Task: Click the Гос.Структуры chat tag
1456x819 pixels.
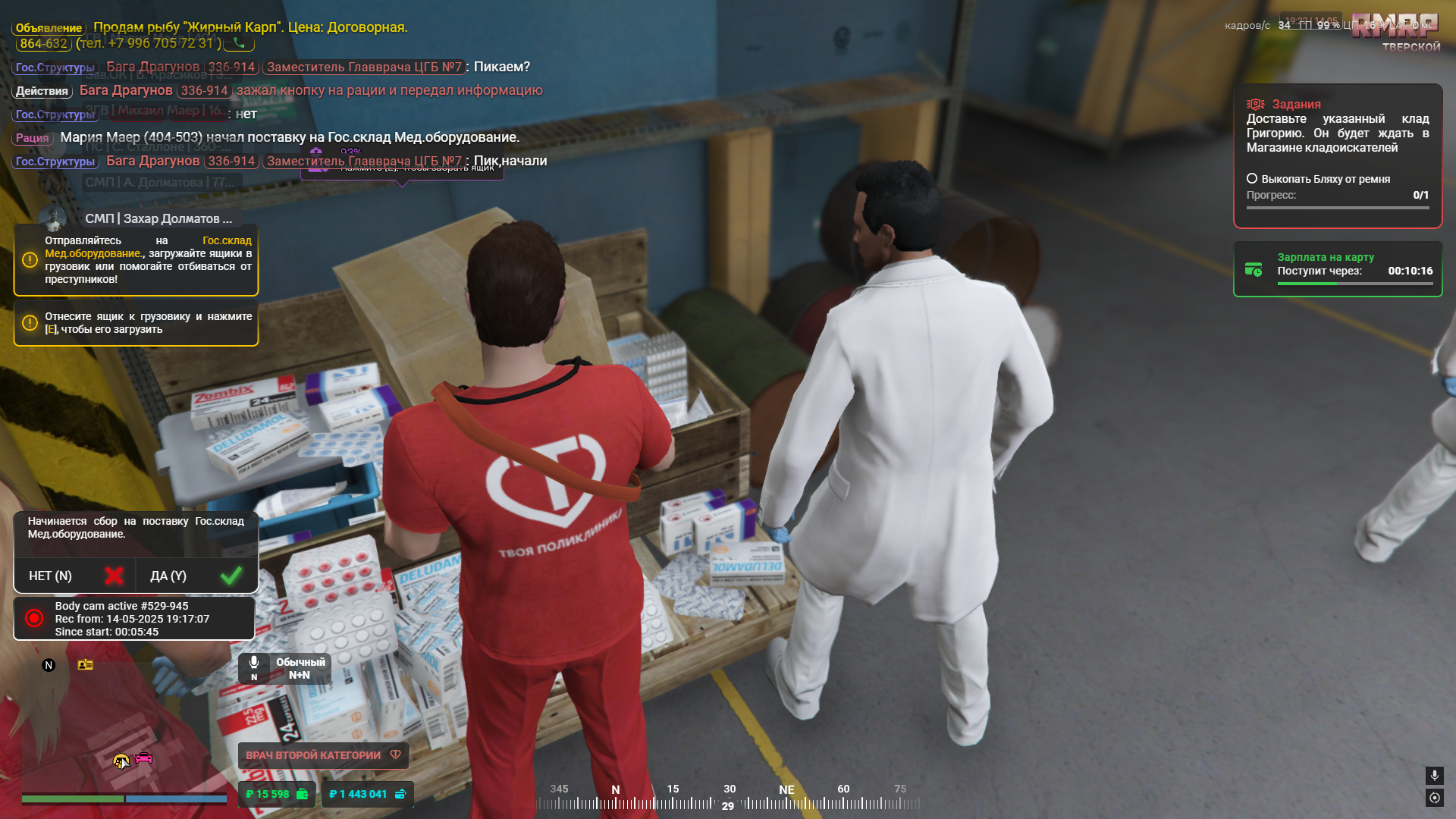Action: coord(55,67)
